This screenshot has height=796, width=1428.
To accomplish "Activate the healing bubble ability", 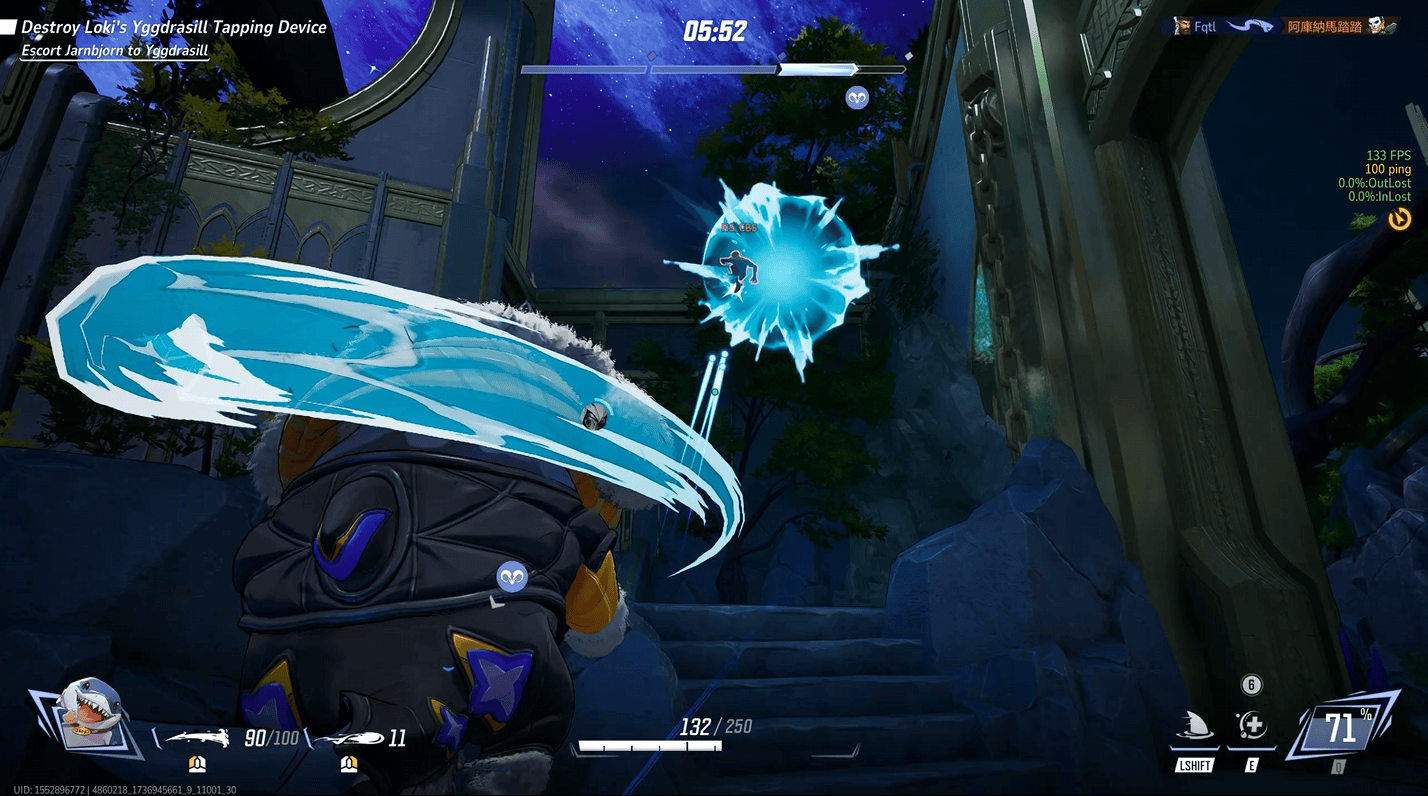I will pos(1250,727).
